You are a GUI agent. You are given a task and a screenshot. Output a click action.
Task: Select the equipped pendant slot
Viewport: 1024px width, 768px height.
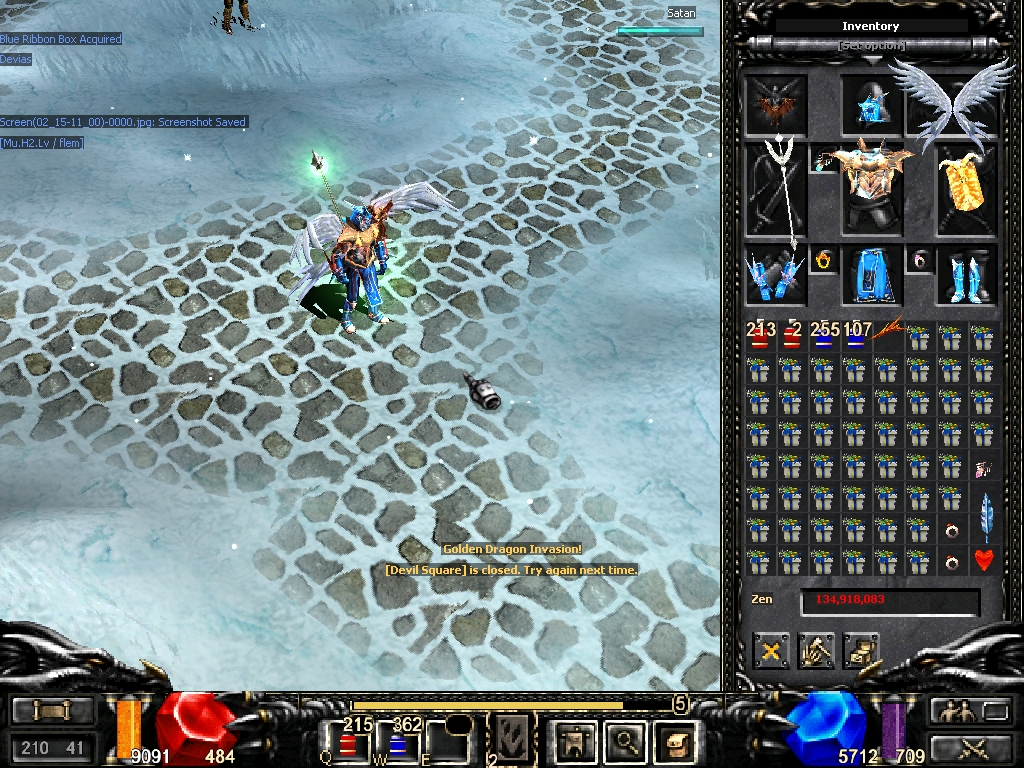(x=825, y=162)
